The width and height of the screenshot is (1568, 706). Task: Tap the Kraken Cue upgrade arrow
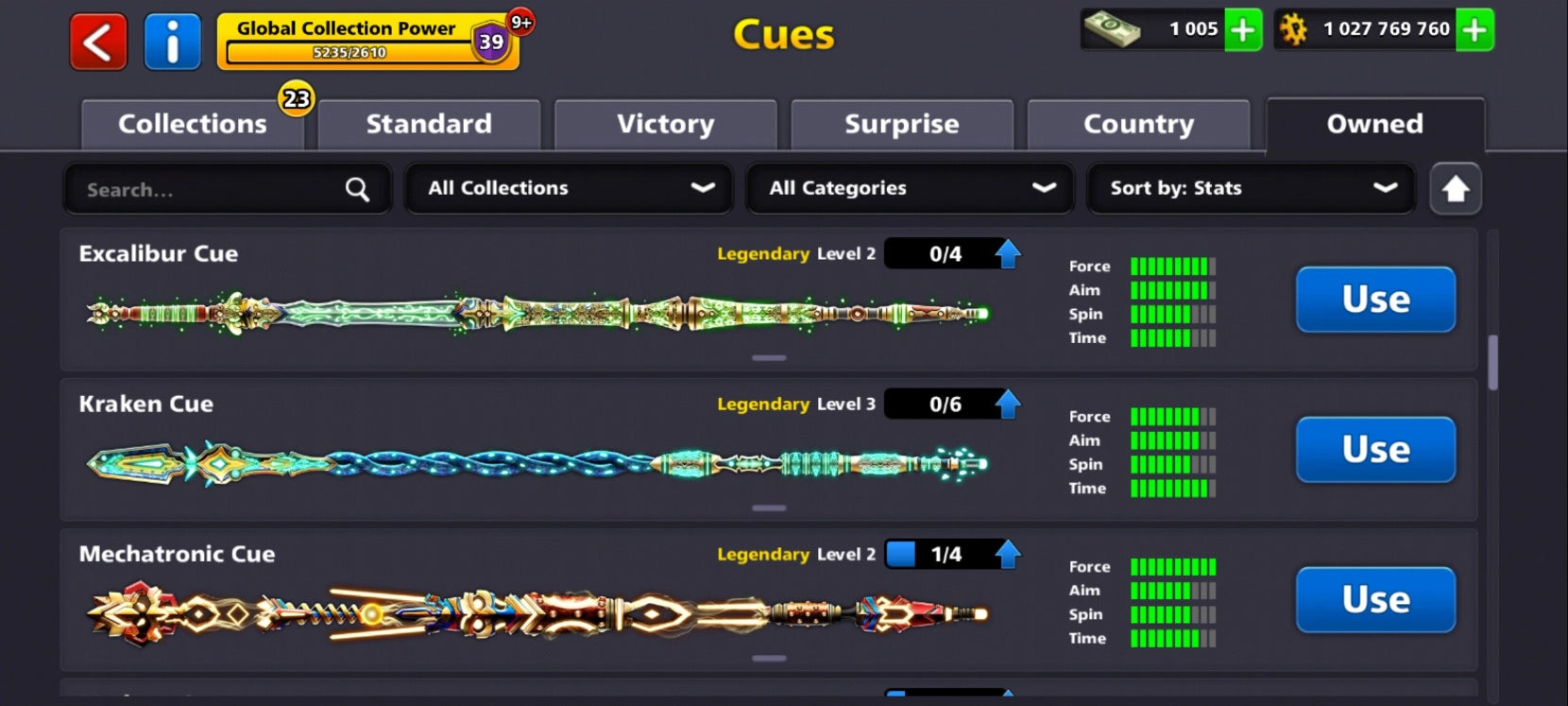tap(1007, 403)
